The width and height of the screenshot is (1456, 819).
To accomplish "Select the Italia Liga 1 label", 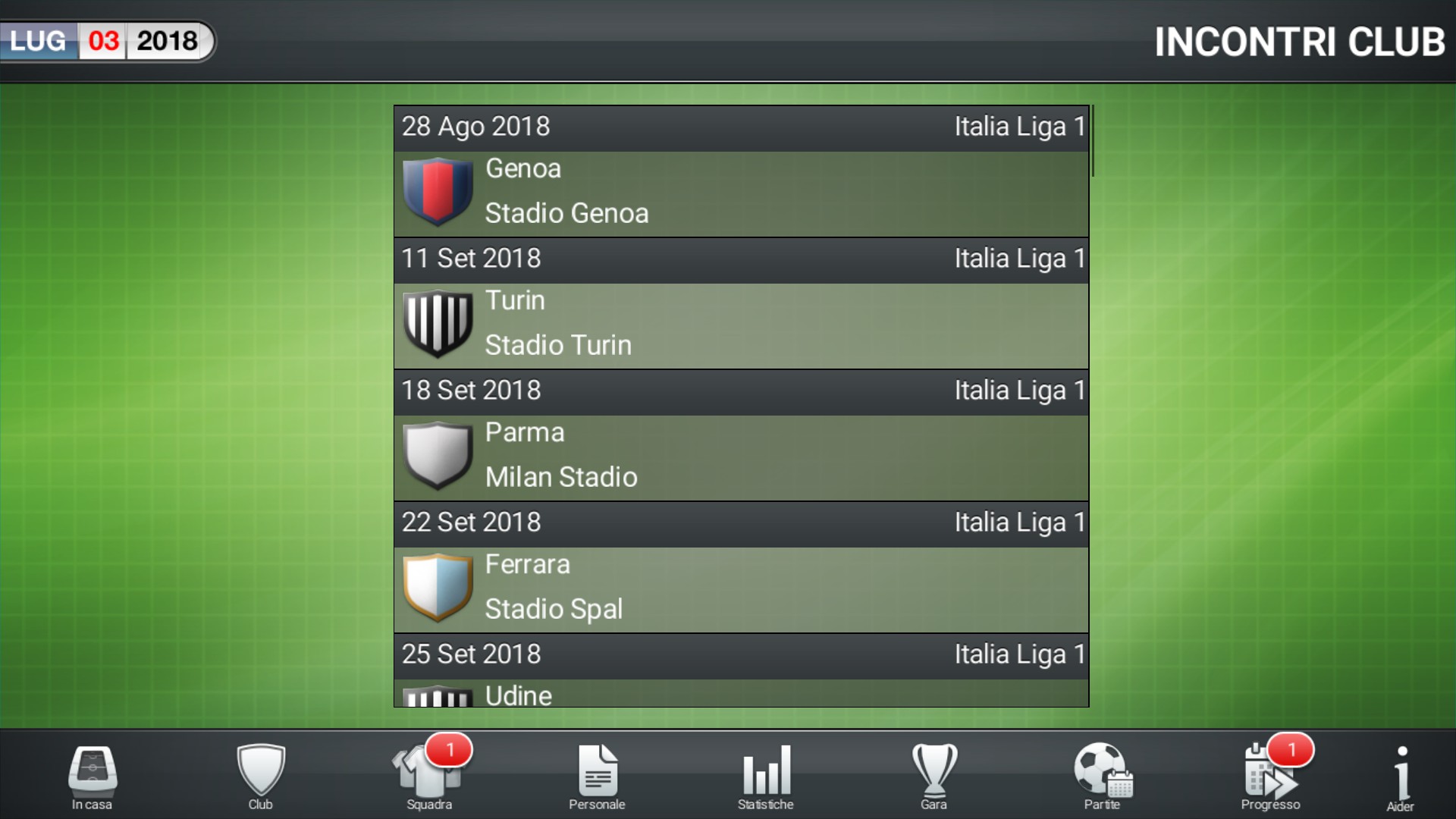I will click(1019, 127).
